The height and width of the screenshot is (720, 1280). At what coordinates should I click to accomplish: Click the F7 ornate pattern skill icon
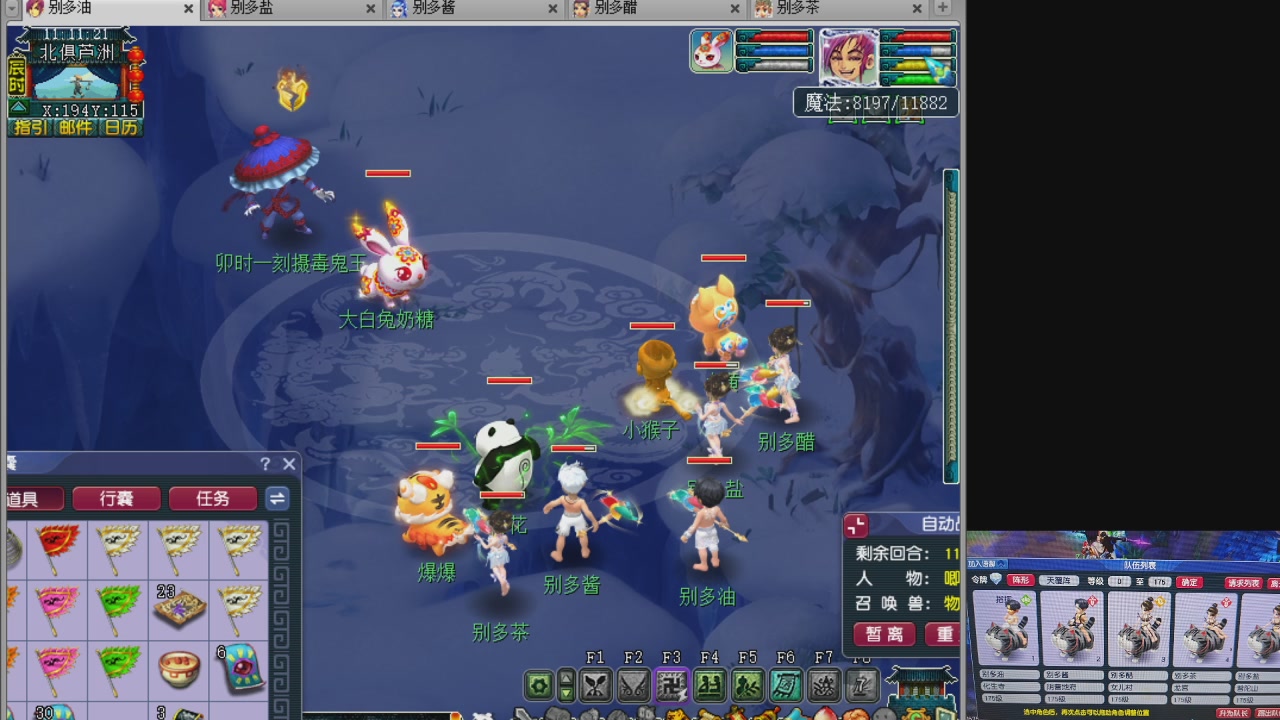(826, 686)
